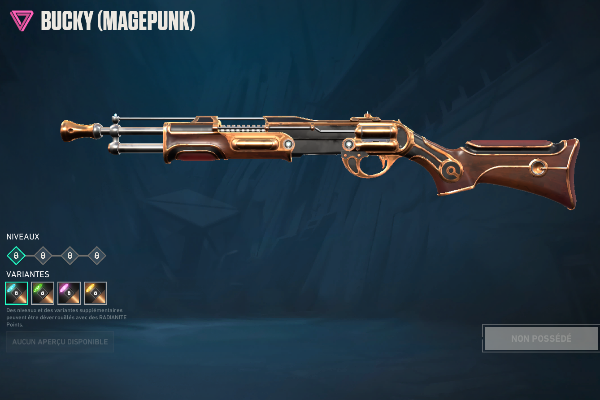Image resolution: width=600 pixels, height=400 pixels.
Task: Choose the green color variant thumbnail
Action: pyautogui.click(x=43, y=293)
